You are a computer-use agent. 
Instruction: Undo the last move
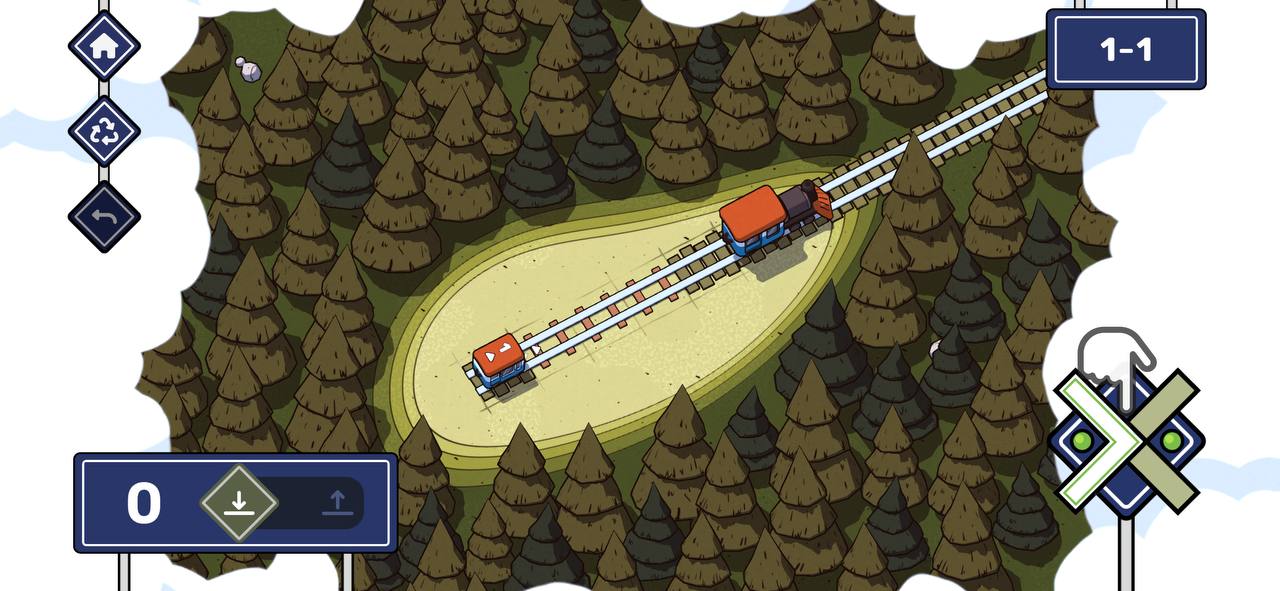[x=104, y=216]
